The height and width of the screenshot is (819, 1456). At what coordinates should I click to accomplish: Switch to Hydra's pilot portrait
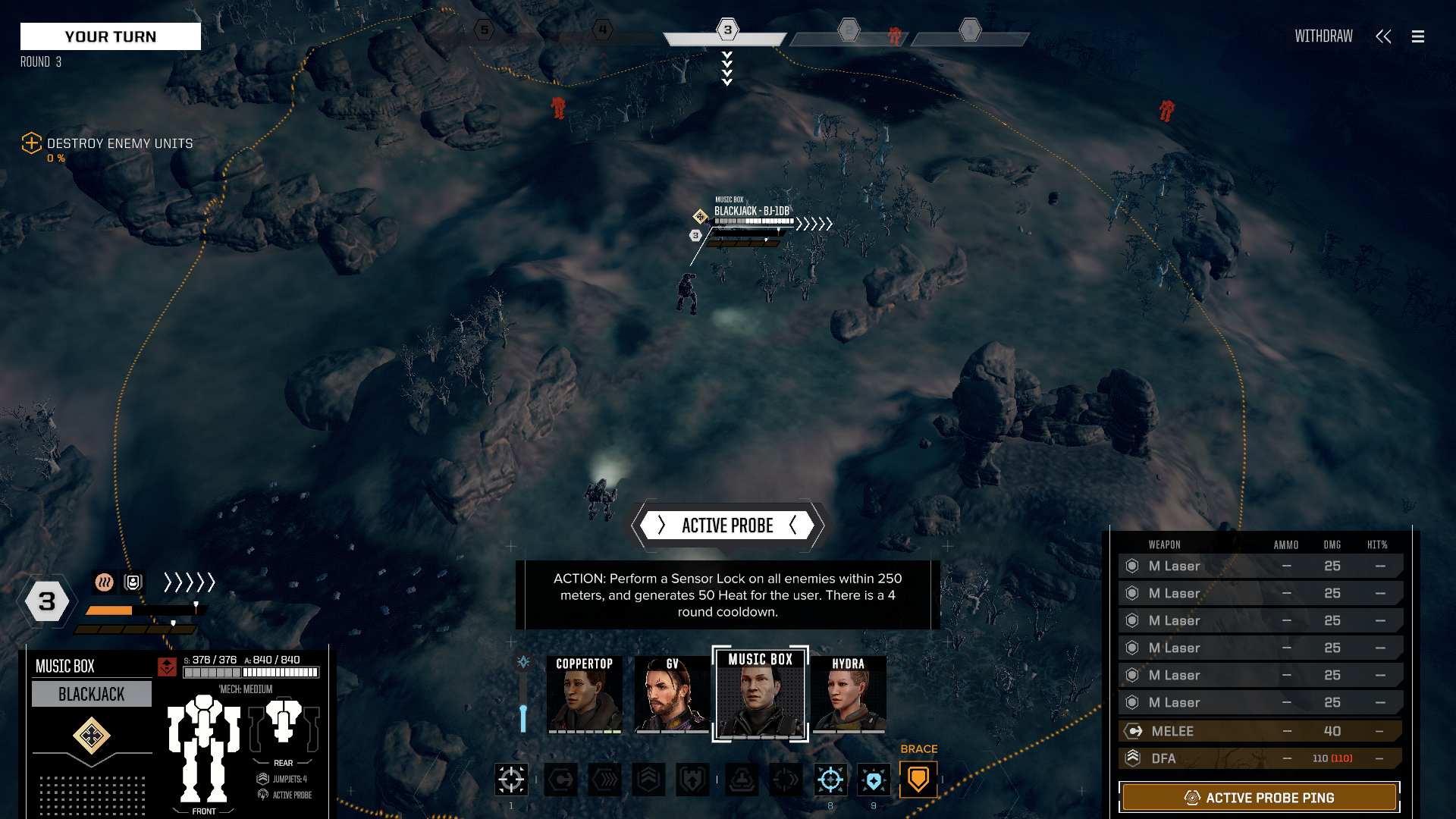click(848, 694)
